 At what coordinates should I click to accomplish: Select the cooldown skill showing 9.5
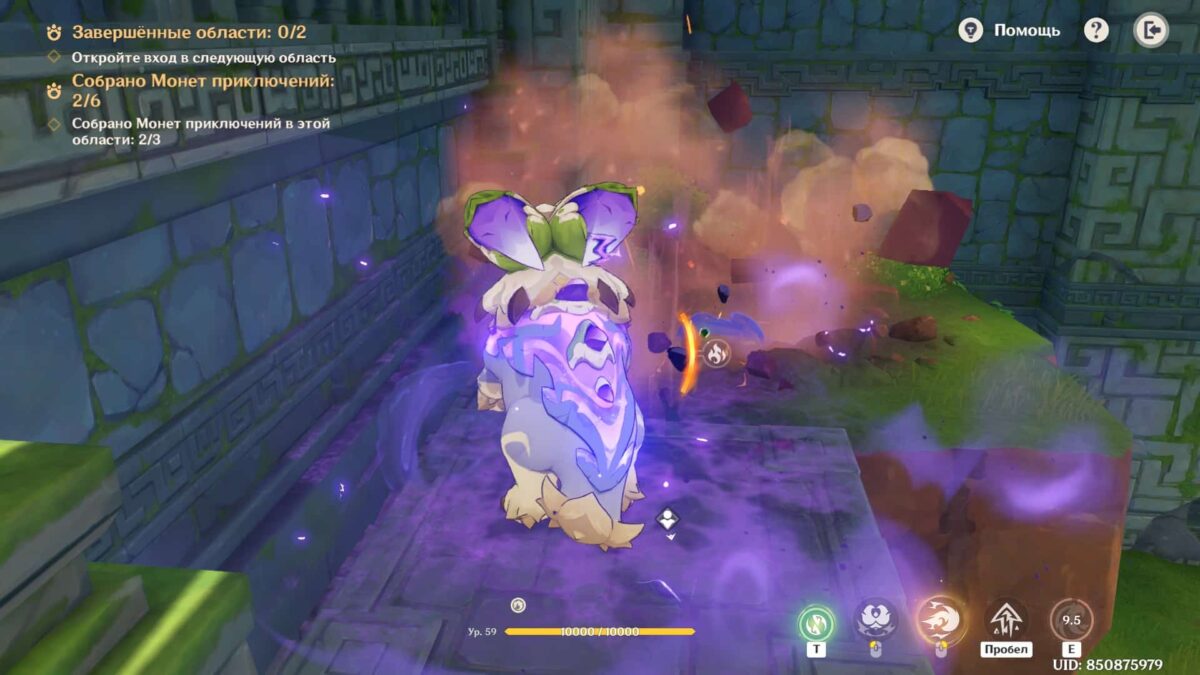click(1071, 621)
